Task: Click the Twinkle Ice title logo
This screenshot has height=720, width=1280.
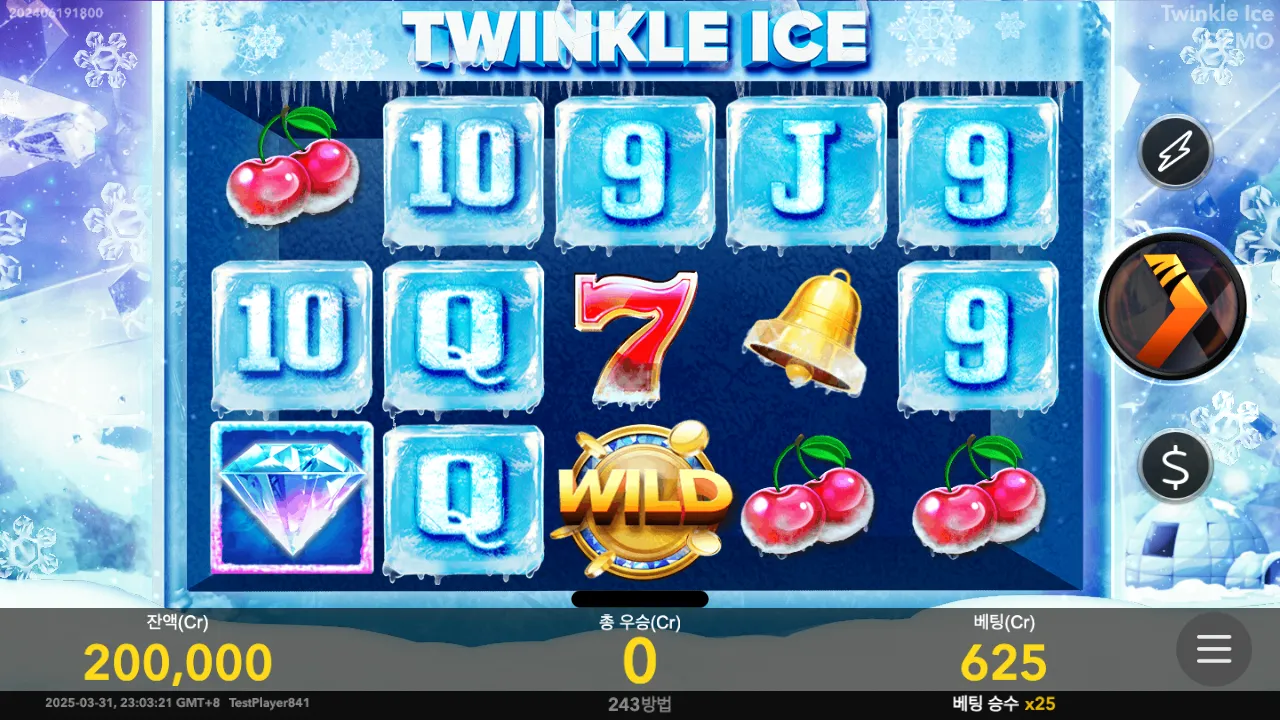Action: [640, 36]
